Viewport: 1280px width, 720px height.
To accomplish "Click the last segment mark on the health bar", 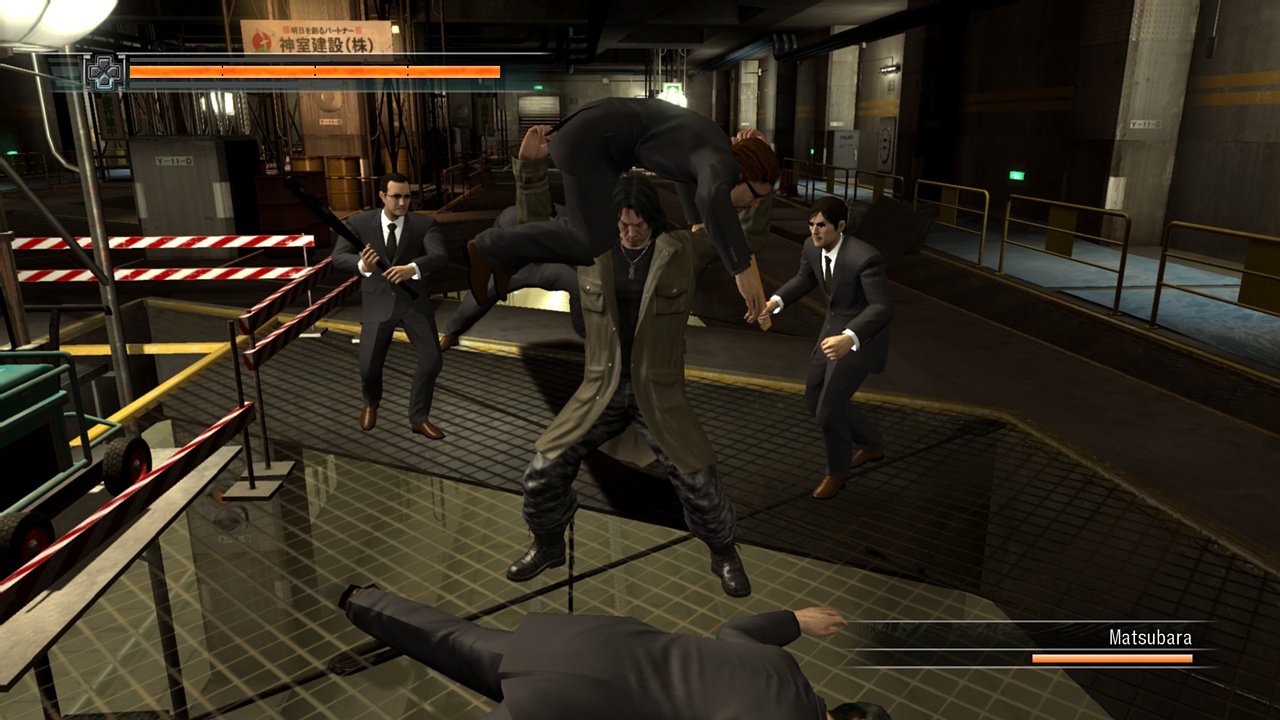I will (x=407, y=72).
